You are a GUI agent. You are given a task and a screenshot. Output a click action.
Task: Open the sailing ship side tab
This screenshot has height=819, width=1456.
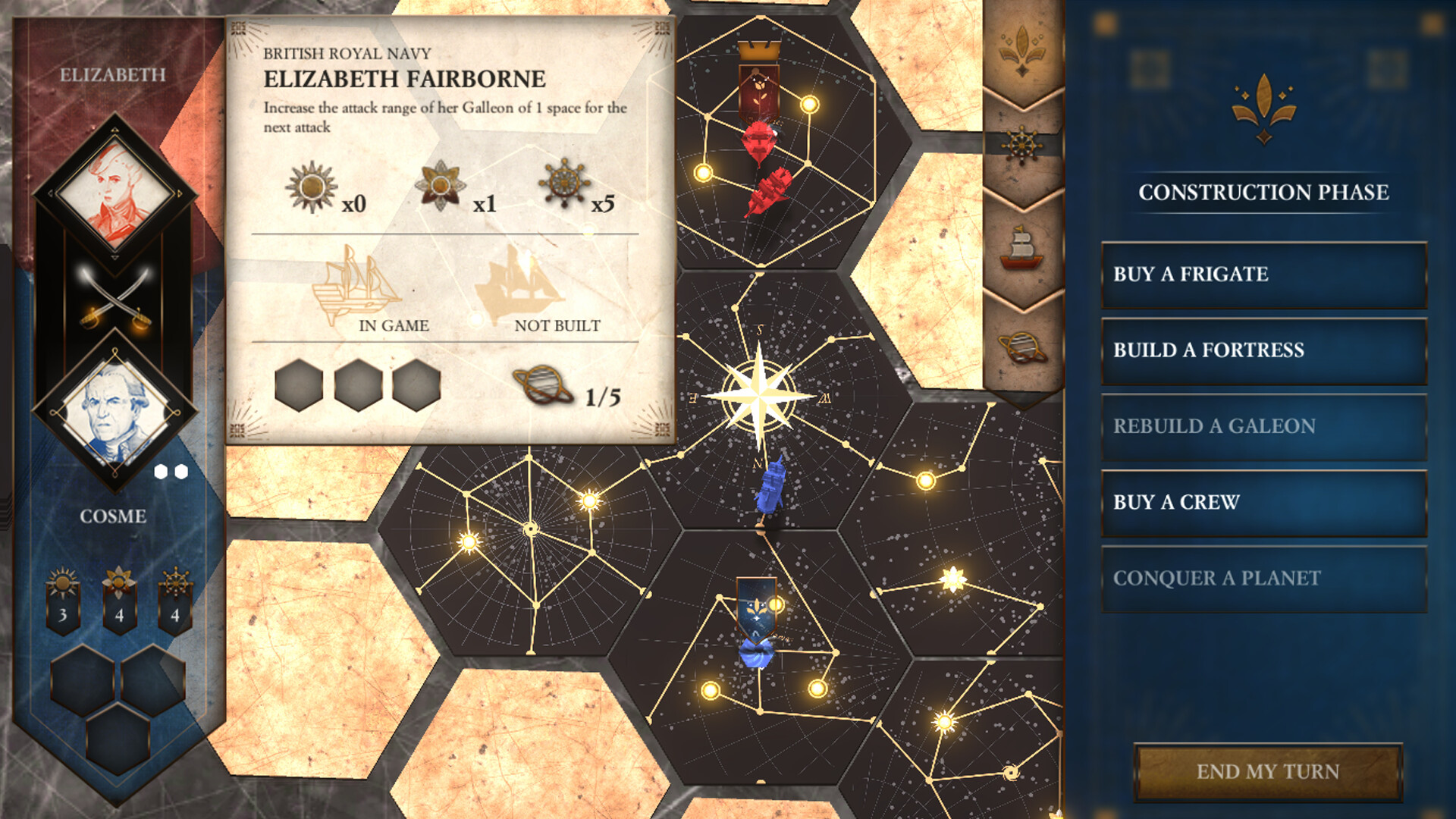tap(1022, 247)
